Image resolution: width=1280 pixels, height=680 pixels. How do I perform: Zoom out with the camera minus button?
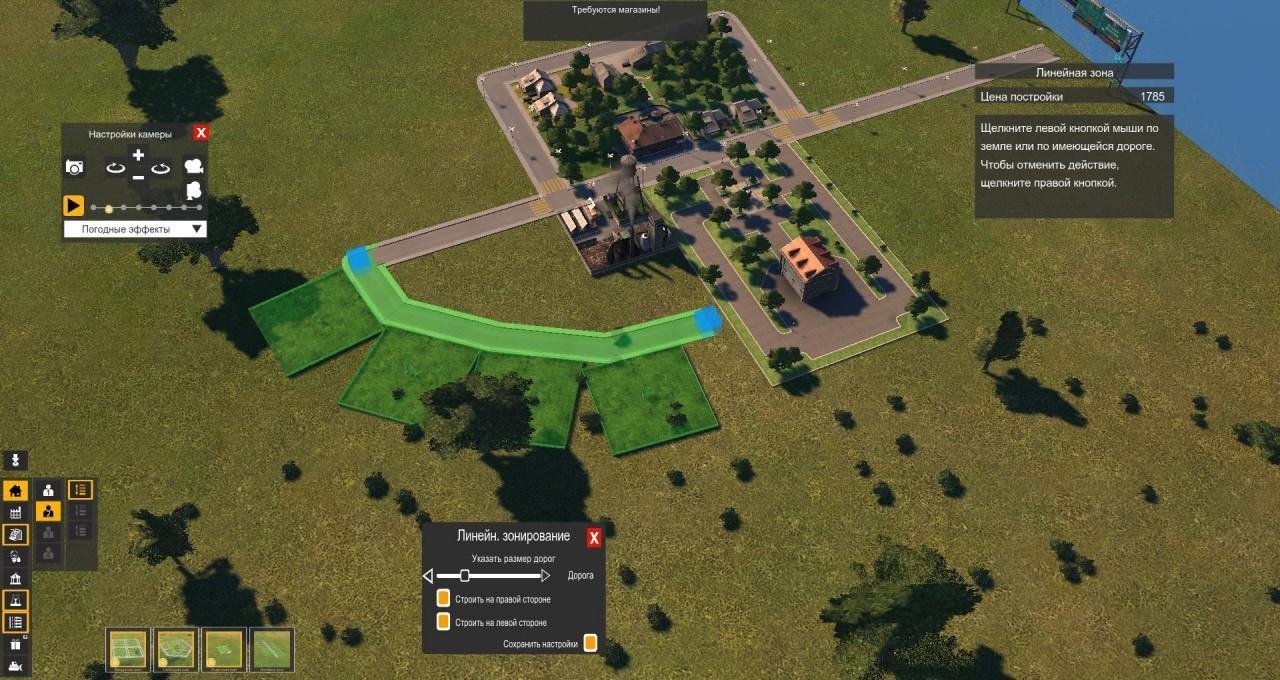[x=138, y=177]
